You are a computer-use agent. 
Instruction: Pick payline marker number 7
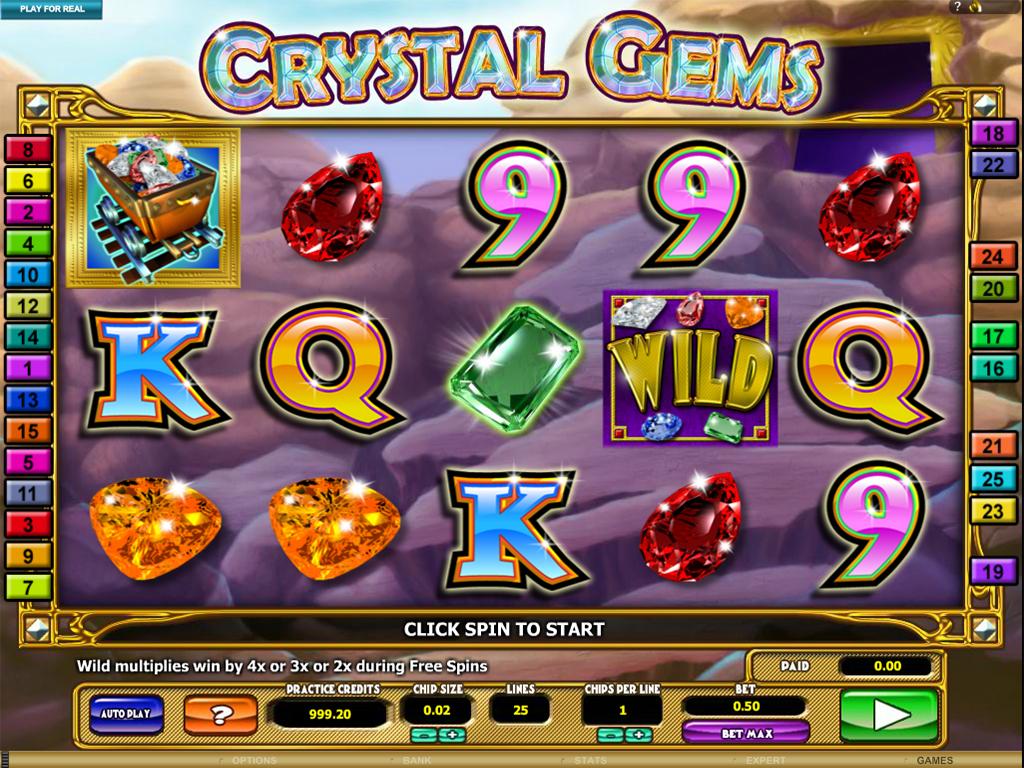tap(28, 587)
